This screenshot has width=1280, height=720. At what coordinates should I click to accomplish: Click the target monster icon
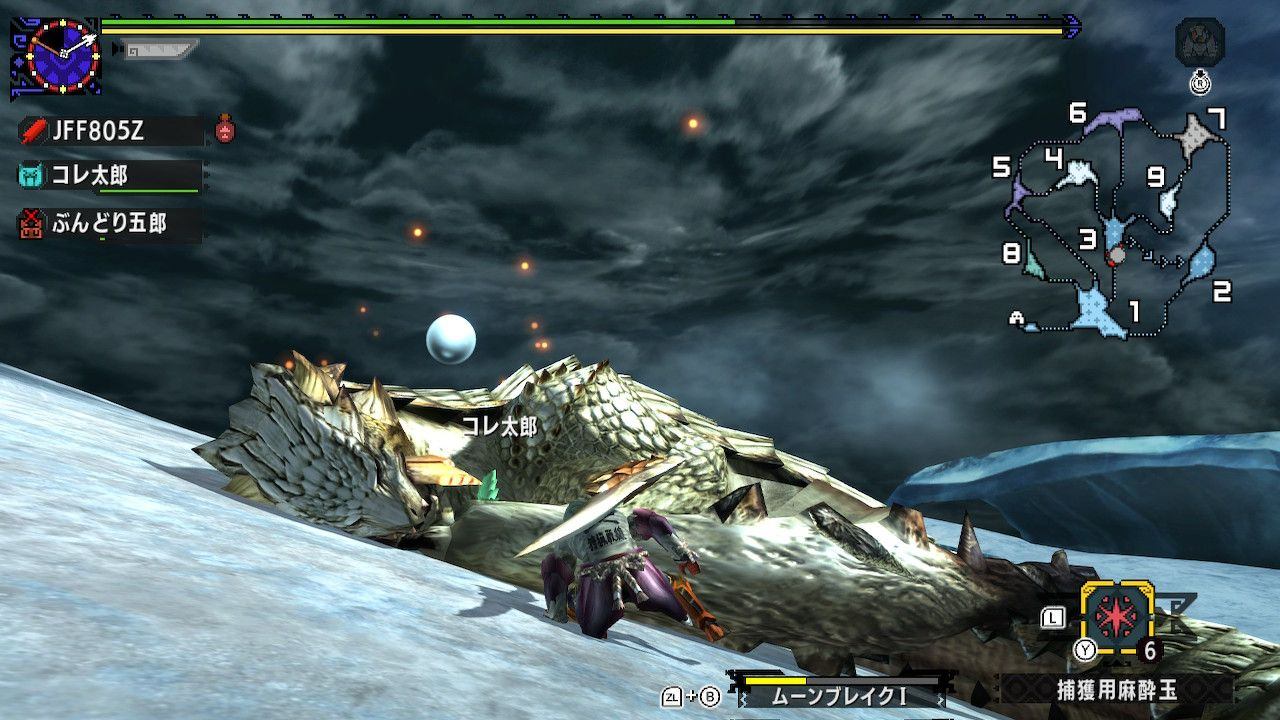pos(1199,44)
